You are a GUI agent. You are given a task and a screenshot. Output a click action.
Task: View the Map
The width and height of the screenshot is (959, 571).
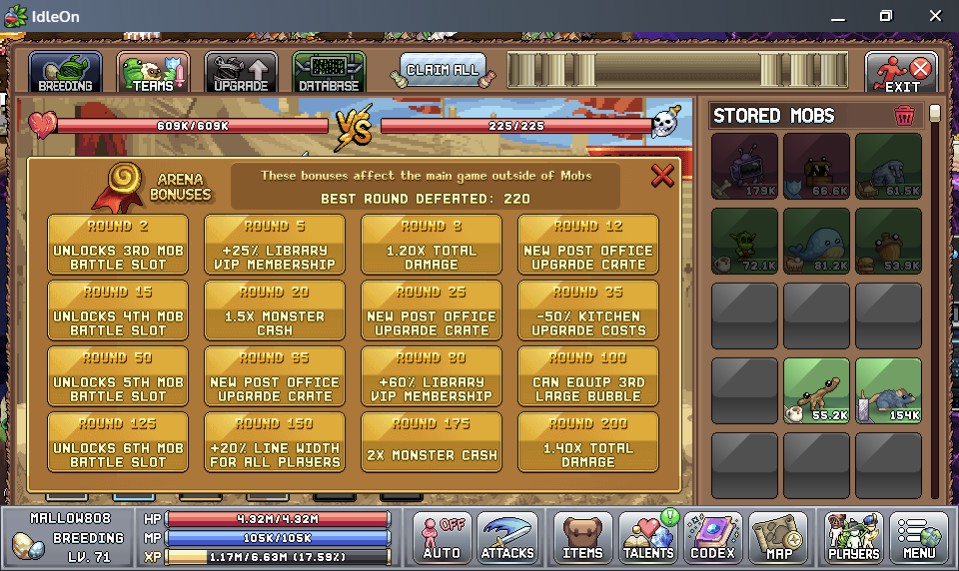(x=777, y=537)
